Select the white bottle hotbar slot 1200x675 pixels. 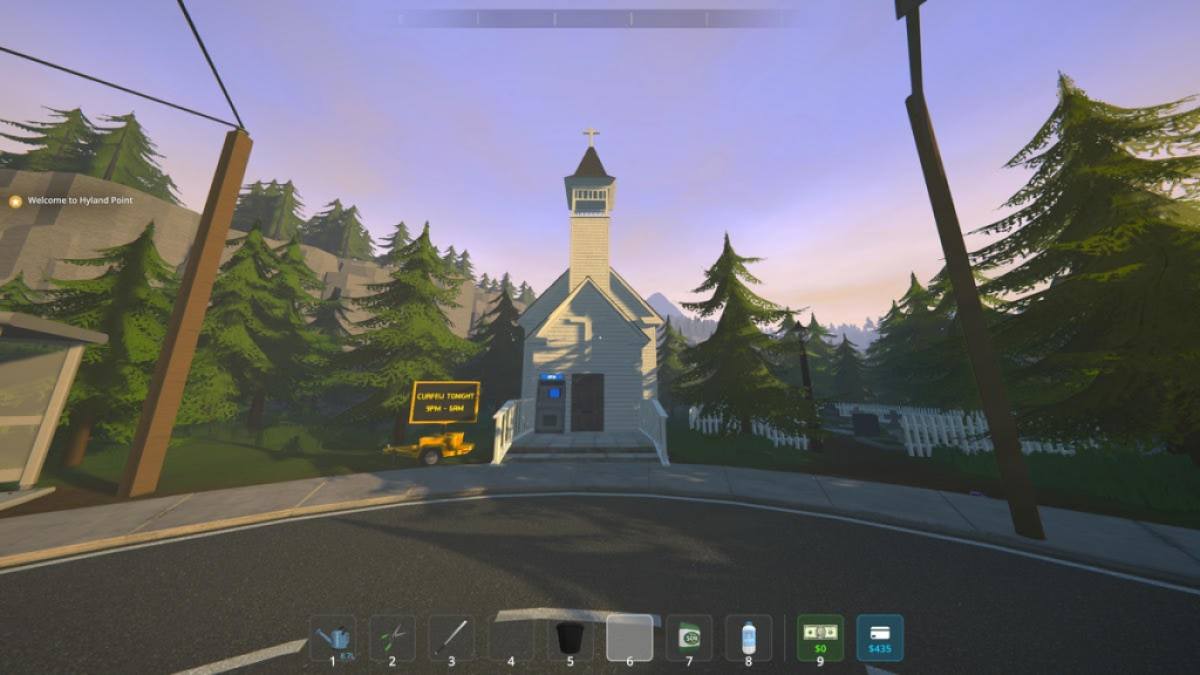click(x=748, y=637)
